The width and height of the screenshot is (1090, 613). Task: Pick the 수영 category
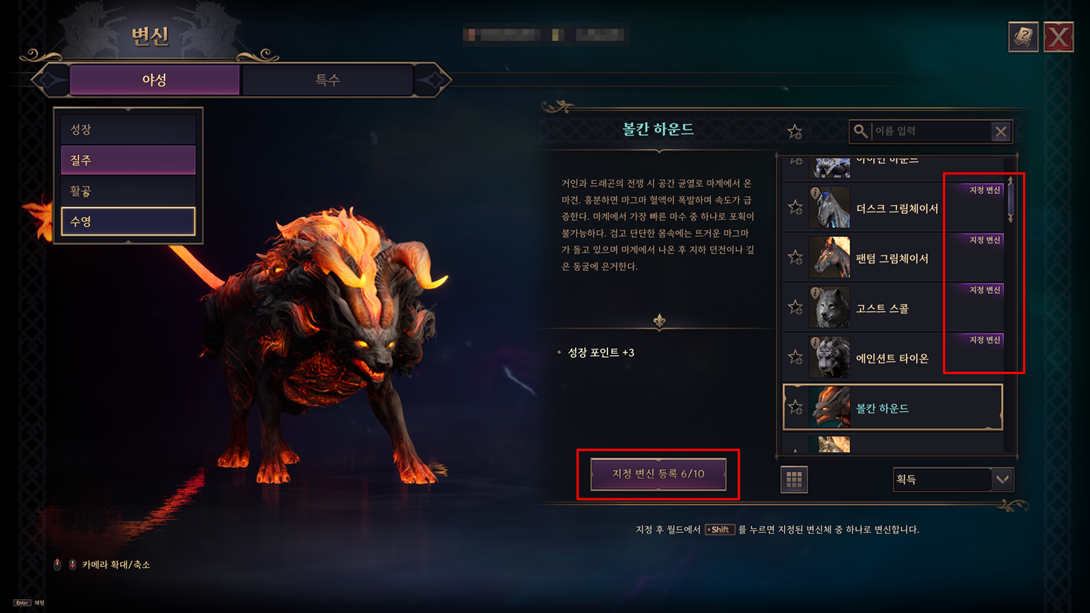(128, 221)
